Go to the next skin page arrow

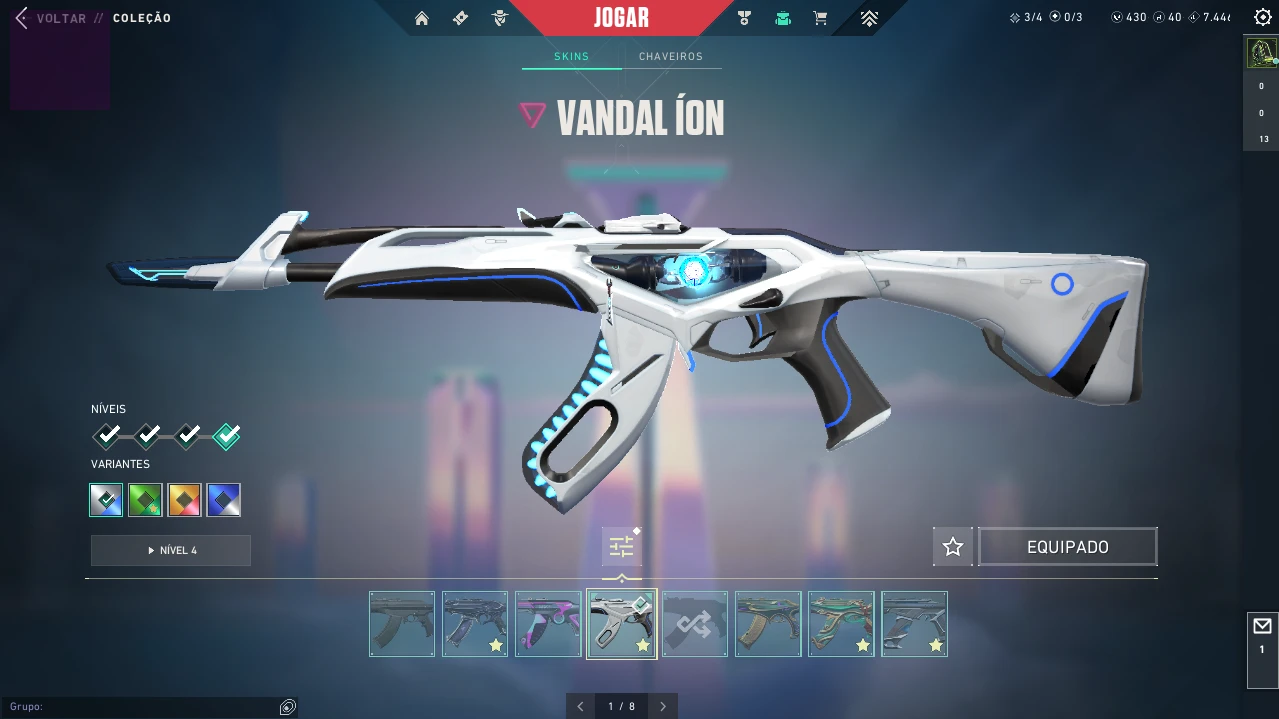[663, 706]
